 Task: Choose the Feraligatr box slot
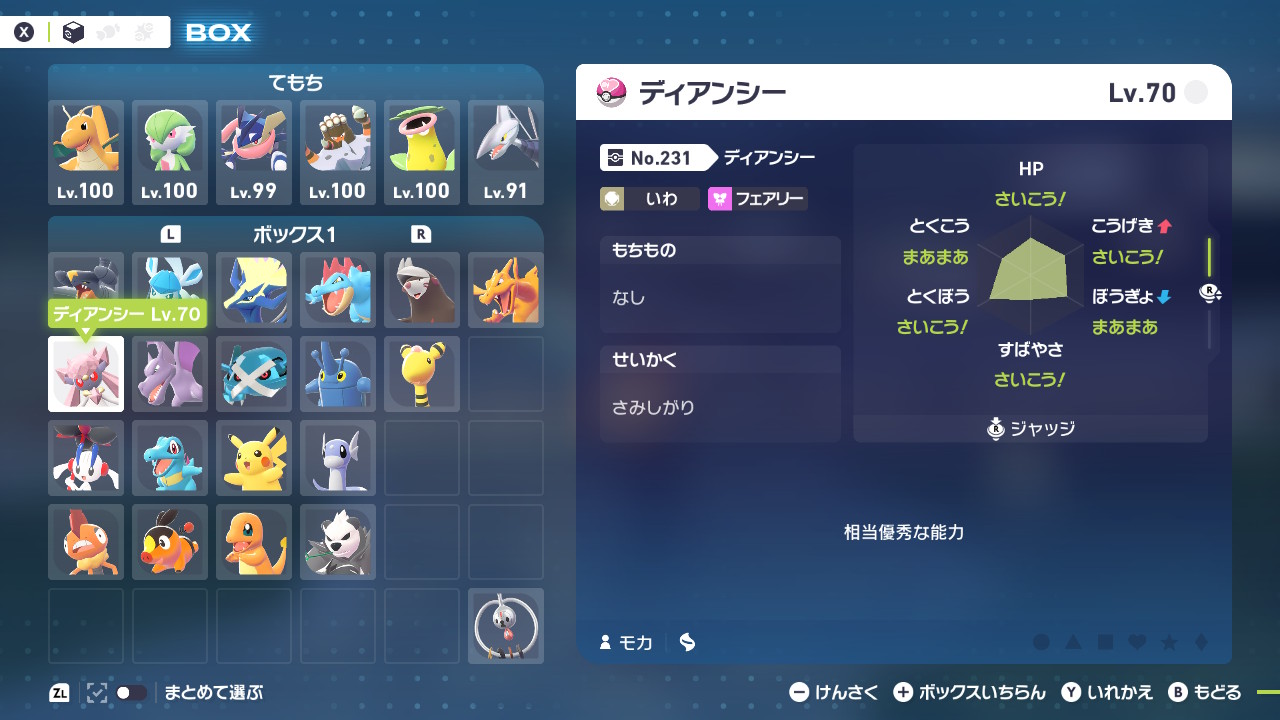[x=338, y=290]
